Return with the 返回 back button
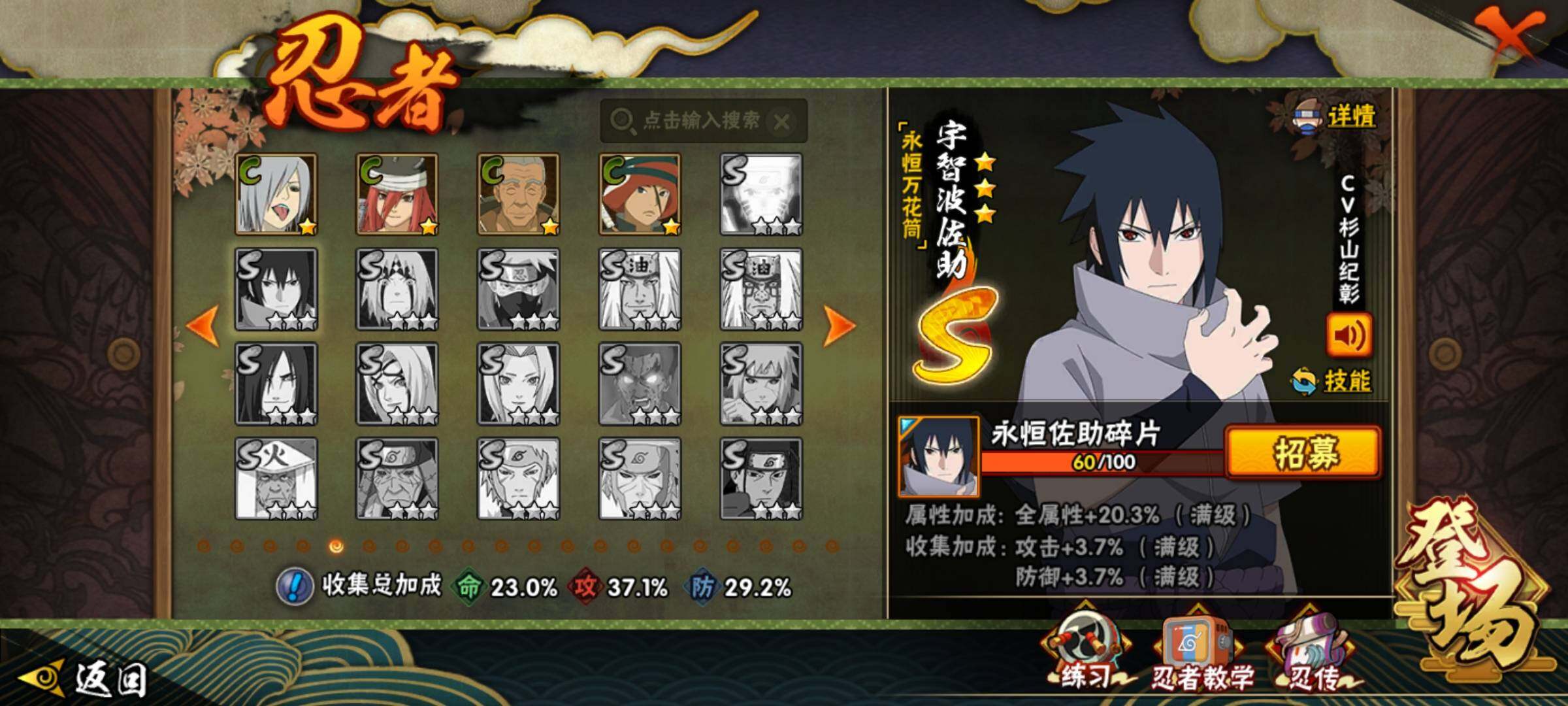Screen dimensions: 1568x706 85,680
